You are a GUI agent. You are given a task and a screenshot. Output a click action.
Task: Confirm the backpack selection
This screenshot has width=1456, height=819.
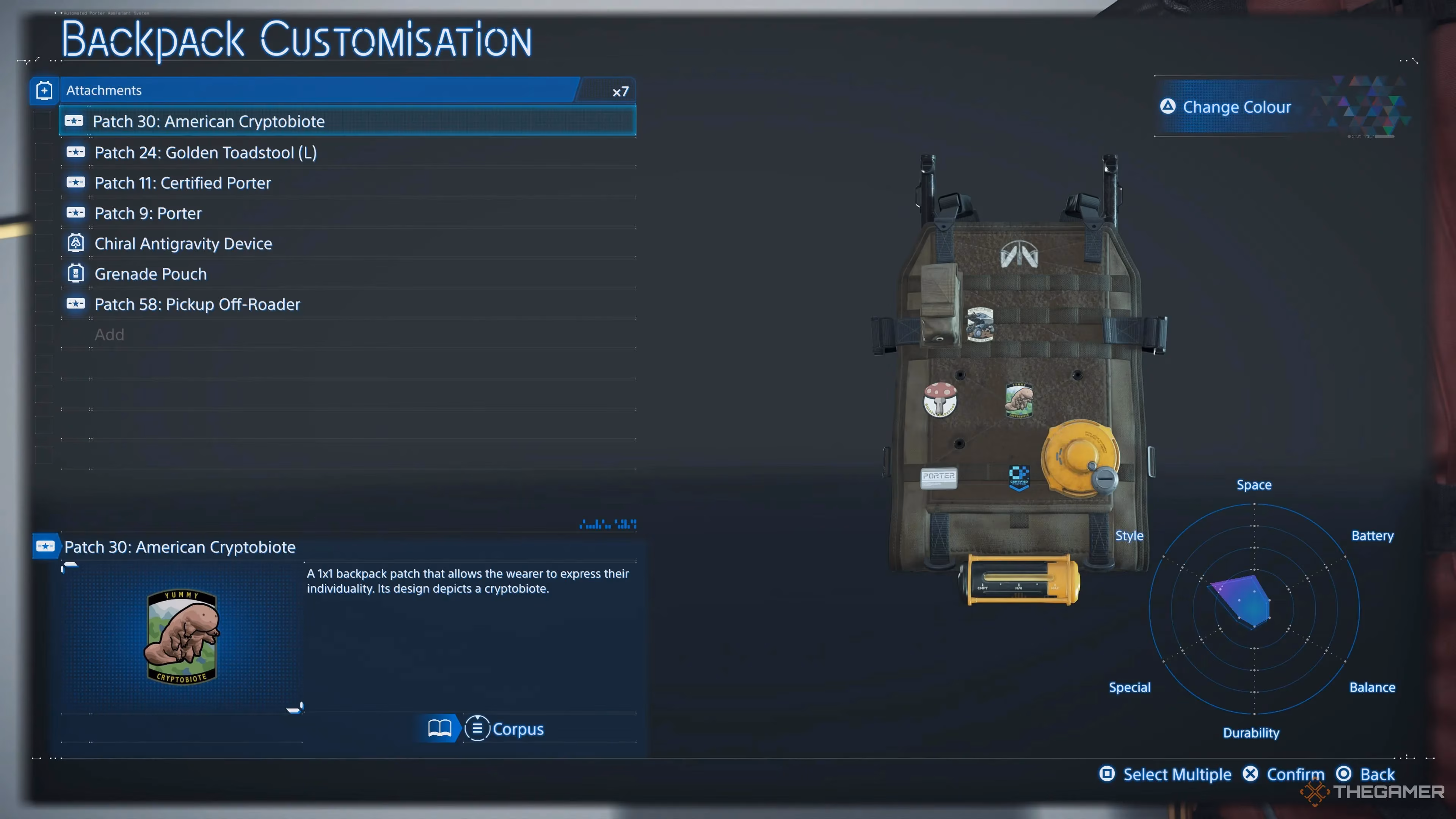(x=1284, y=774)
